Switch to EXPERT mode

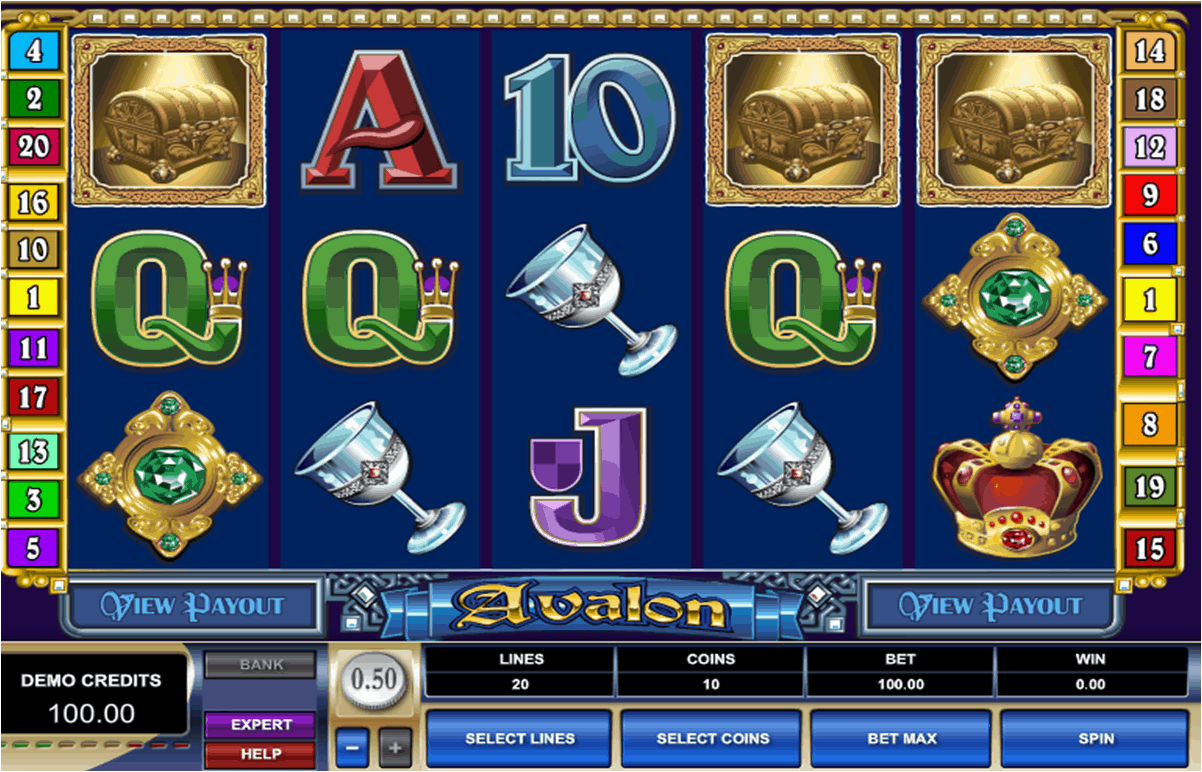coord(261,724)
